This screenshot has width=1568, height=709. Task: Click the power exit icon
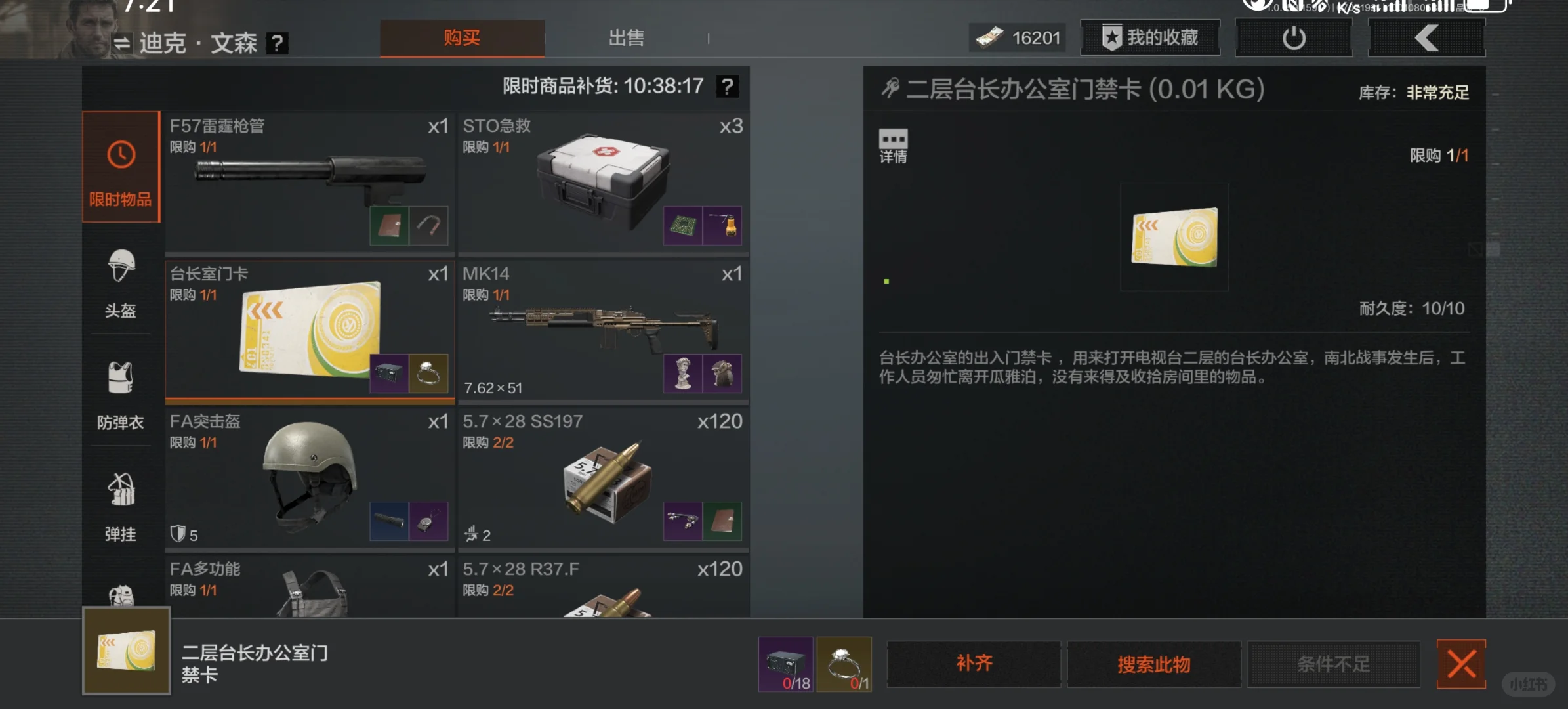pos(1292,37)
